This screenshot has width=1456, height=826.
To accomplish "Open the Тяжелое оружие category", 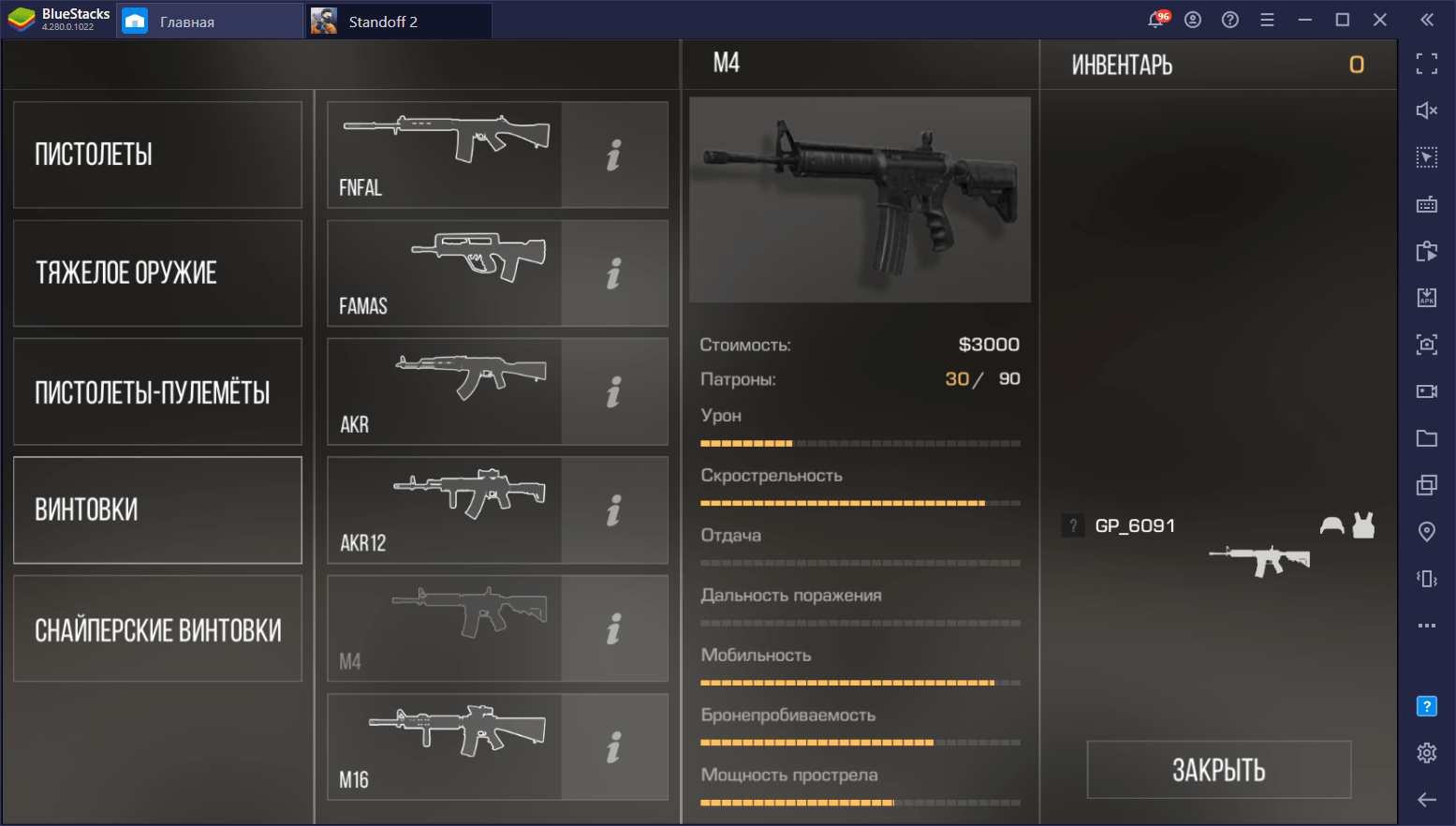I will [x=157, y=273].
